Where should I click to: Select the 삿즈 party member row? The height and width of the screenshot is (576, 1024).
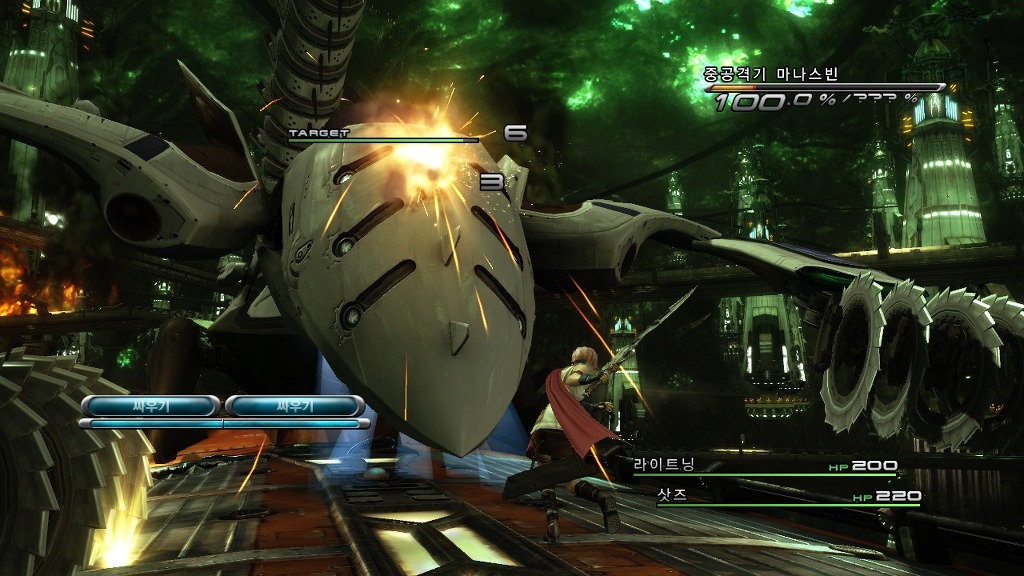click(x=787, y=496)
